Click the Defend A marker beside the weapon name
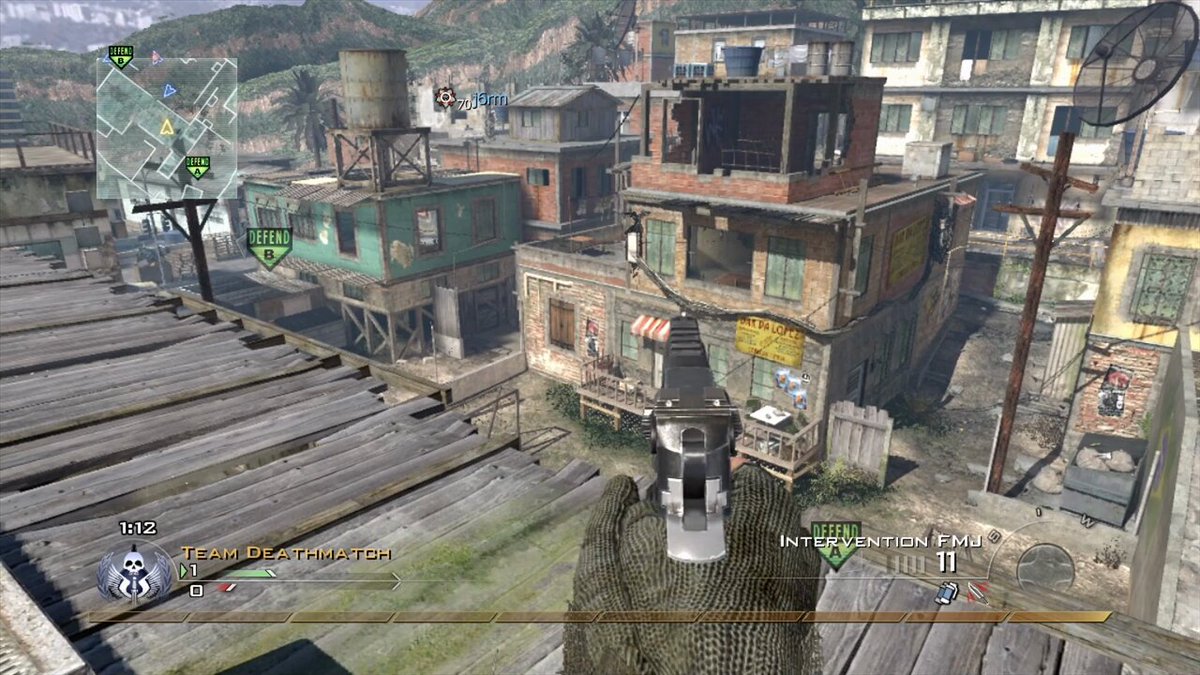The width and height of the screenshot is (1200, 675). tap(835, 544)
